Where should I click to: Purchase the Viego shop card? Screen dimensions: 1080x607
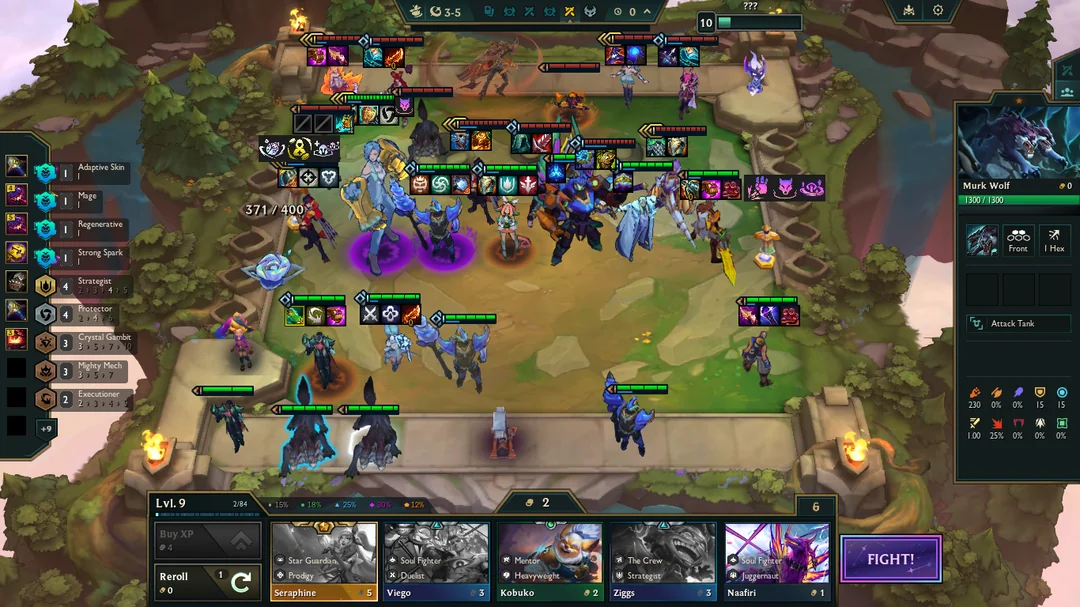pyautogui.click(x=437, y=561)
